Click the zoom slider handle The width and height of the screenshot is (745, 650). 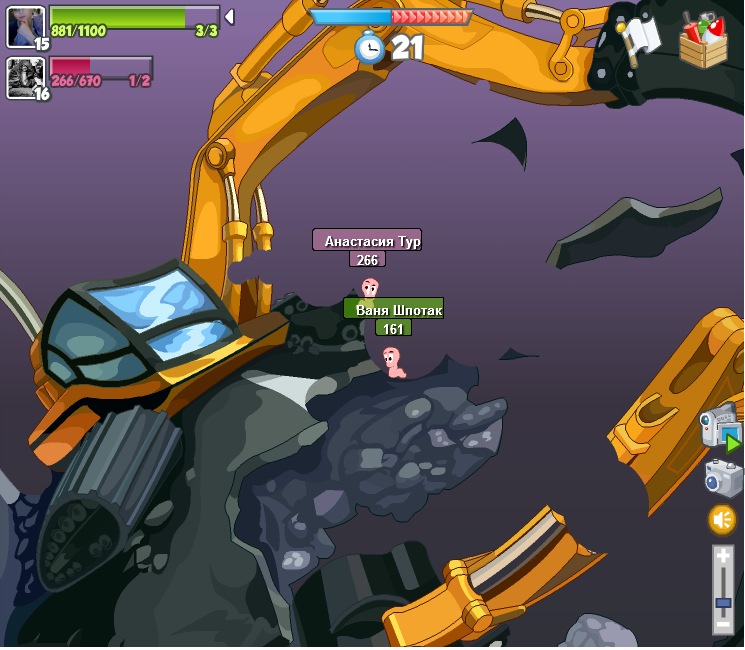pos(723,602)
